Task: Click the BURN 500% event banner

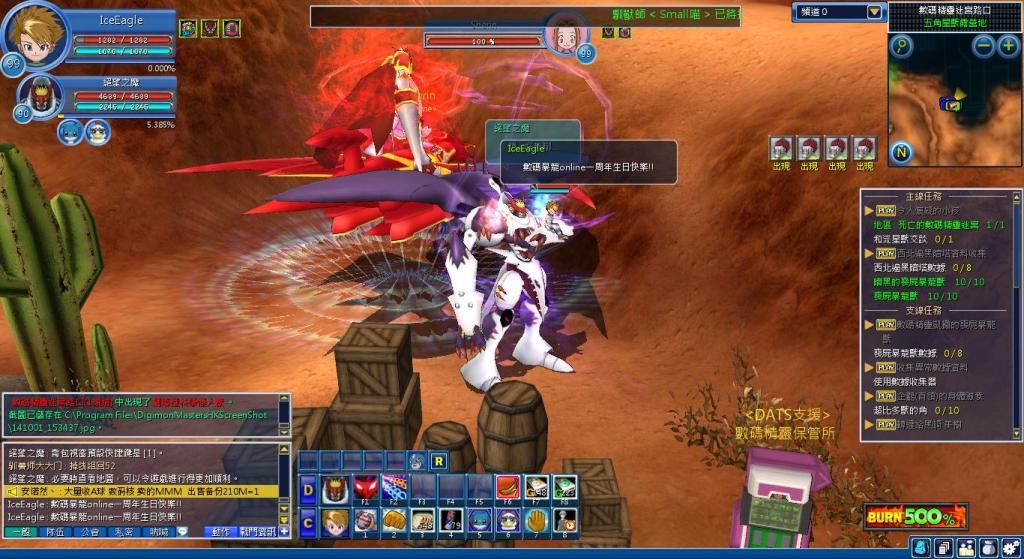Action: [915, 516]
